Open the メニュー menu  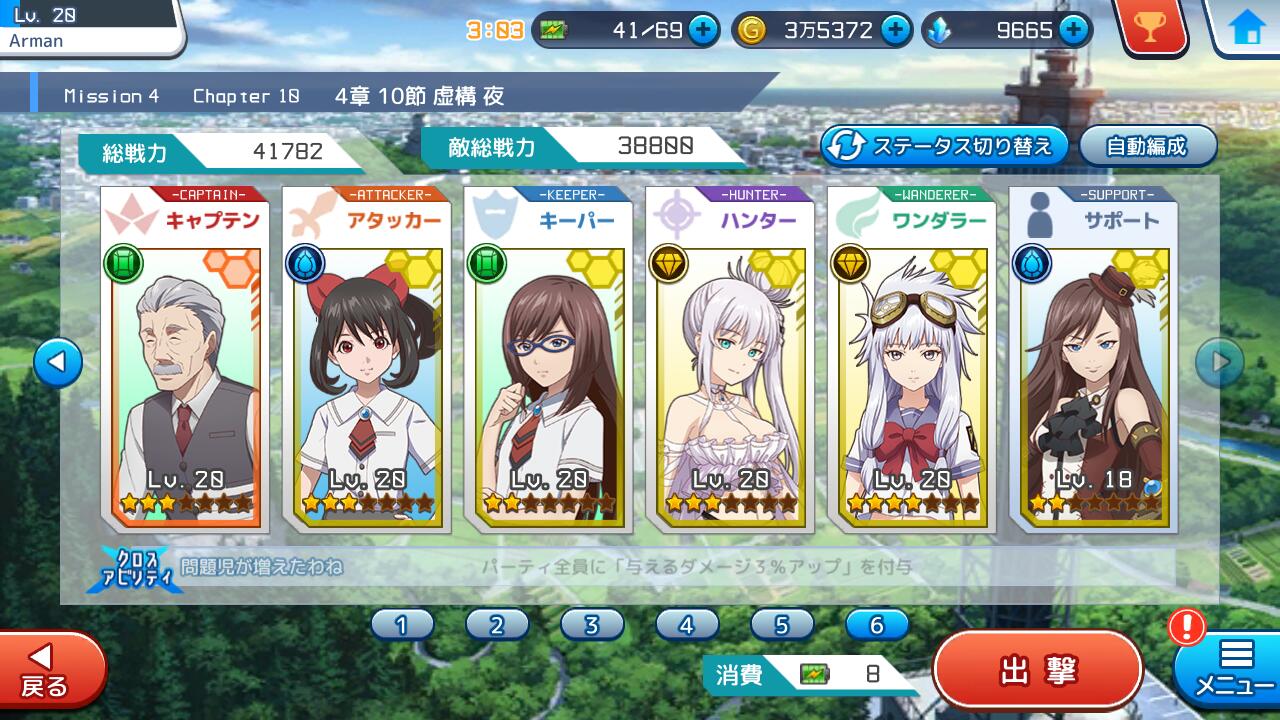1232,670
